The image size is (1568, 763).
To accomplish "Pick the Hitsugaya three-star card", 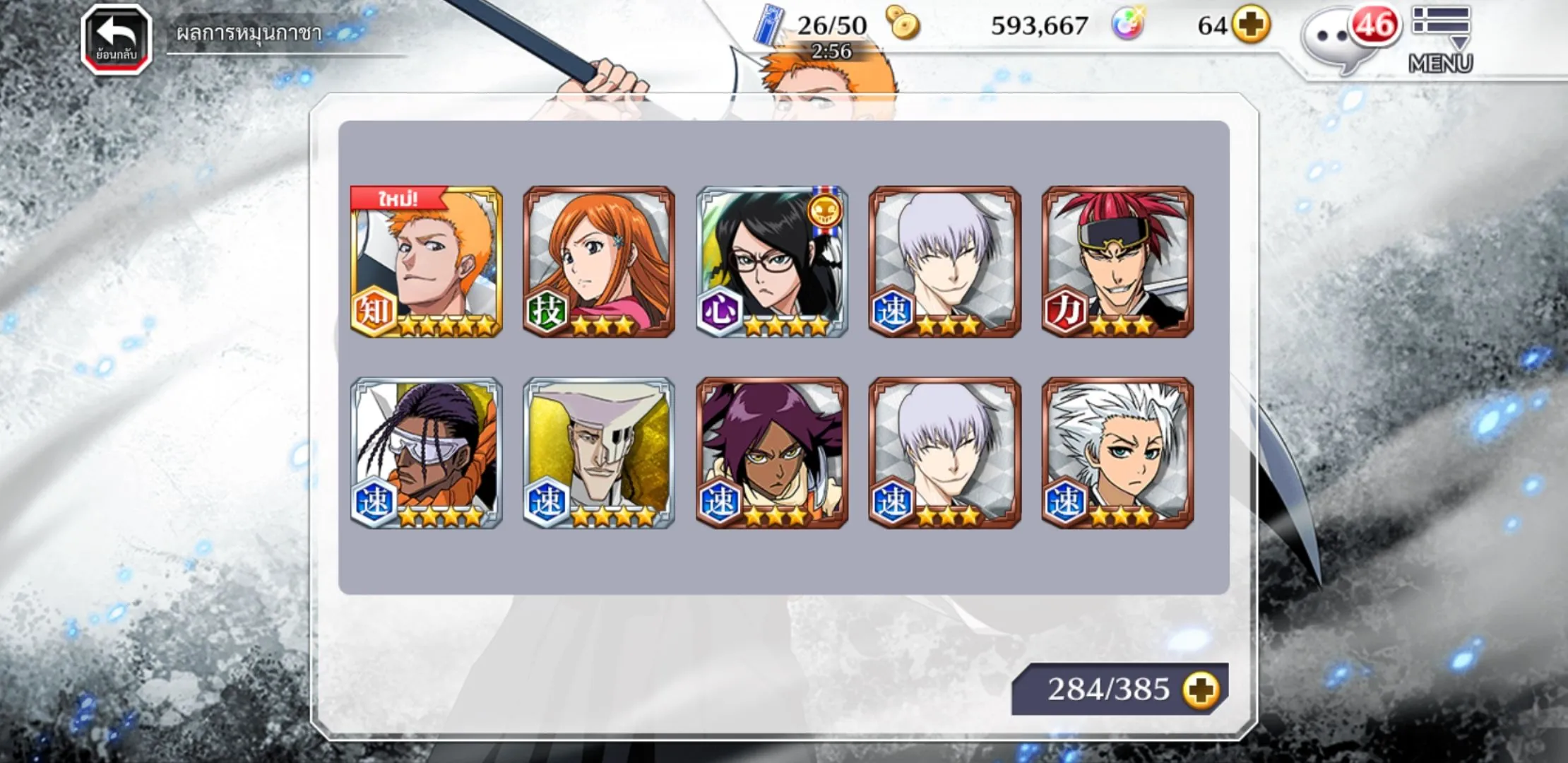I will click(1117, 453).
